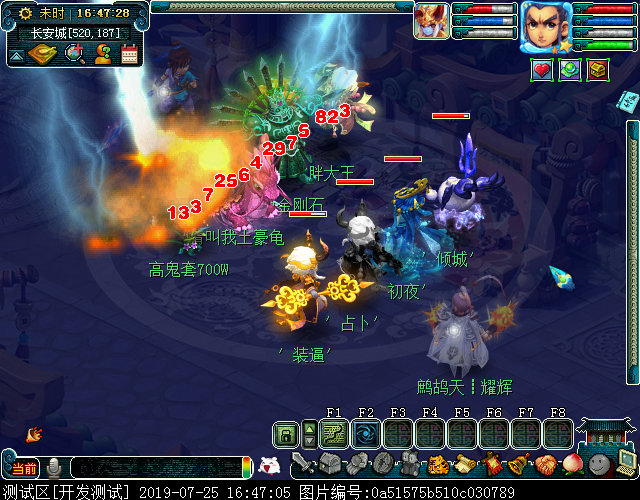This screenshot has height=500, width=640.
Task: Open the scroll quest icon in toolbar
Action: (464, 464)
